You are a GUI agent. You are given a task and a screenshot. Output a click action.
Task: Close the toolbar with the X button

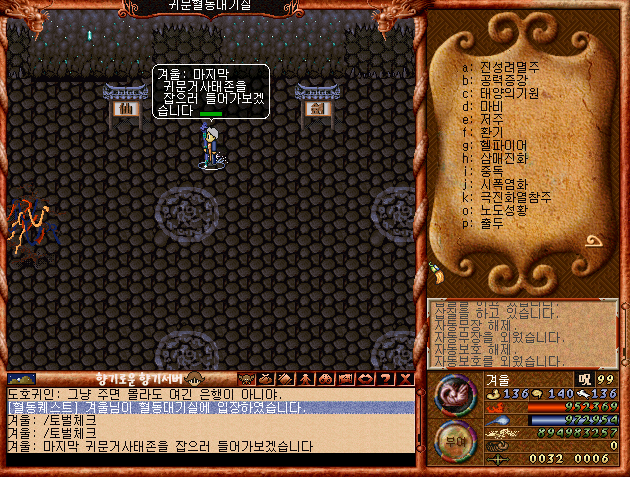point(404,379)
